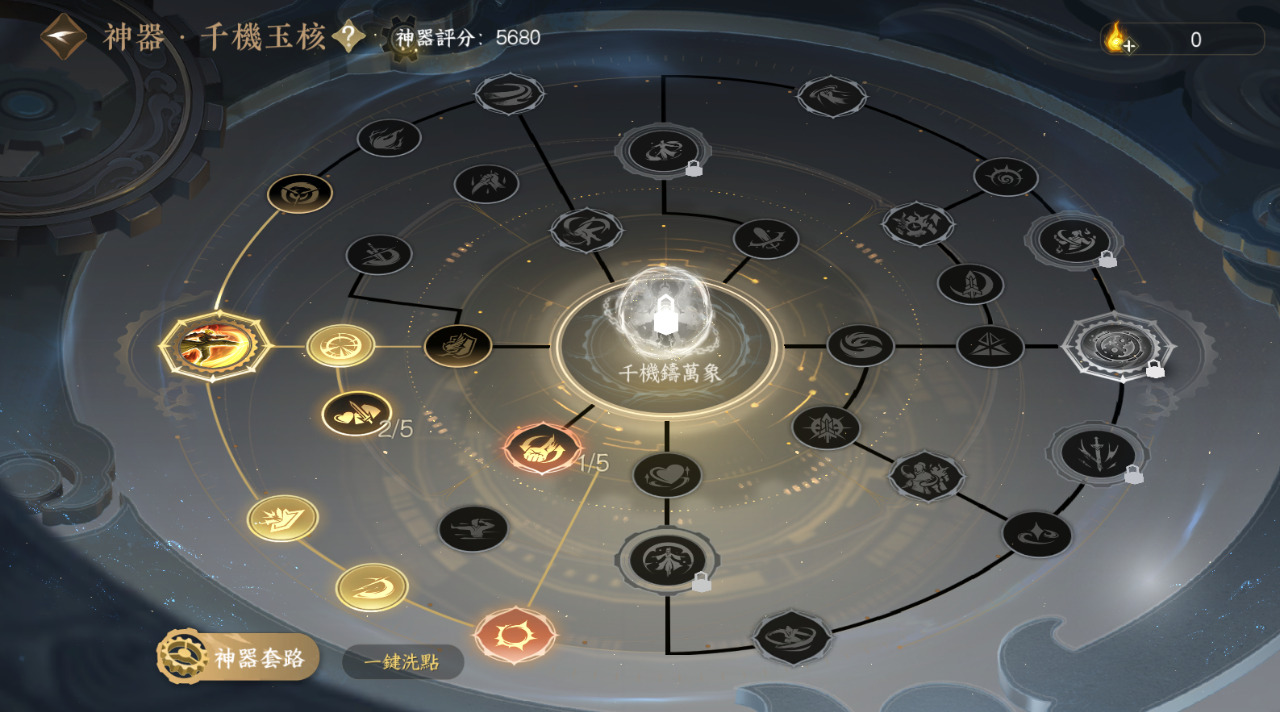Viewport: 1280px width, 712px height.
Task: Reset all points with 一鍵洗點
Action: click(x=403, y=662)
